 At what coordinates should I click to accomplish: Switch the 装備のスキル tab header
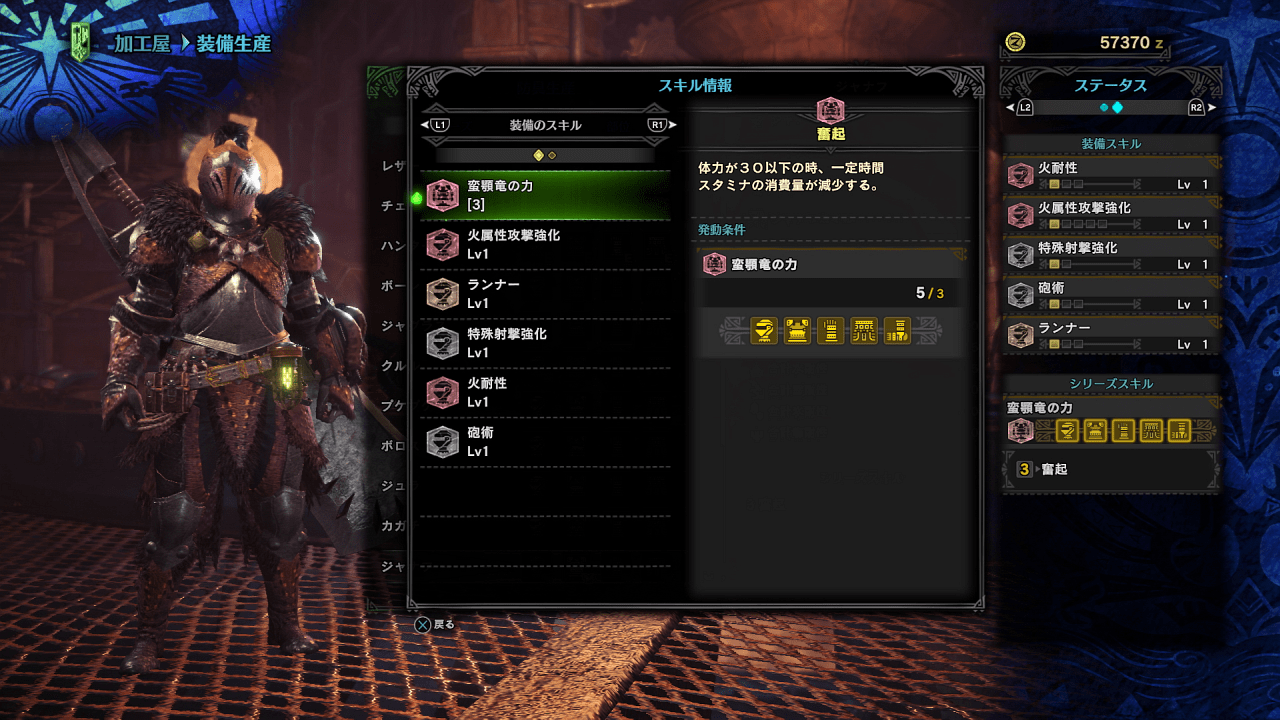(546, 125)
